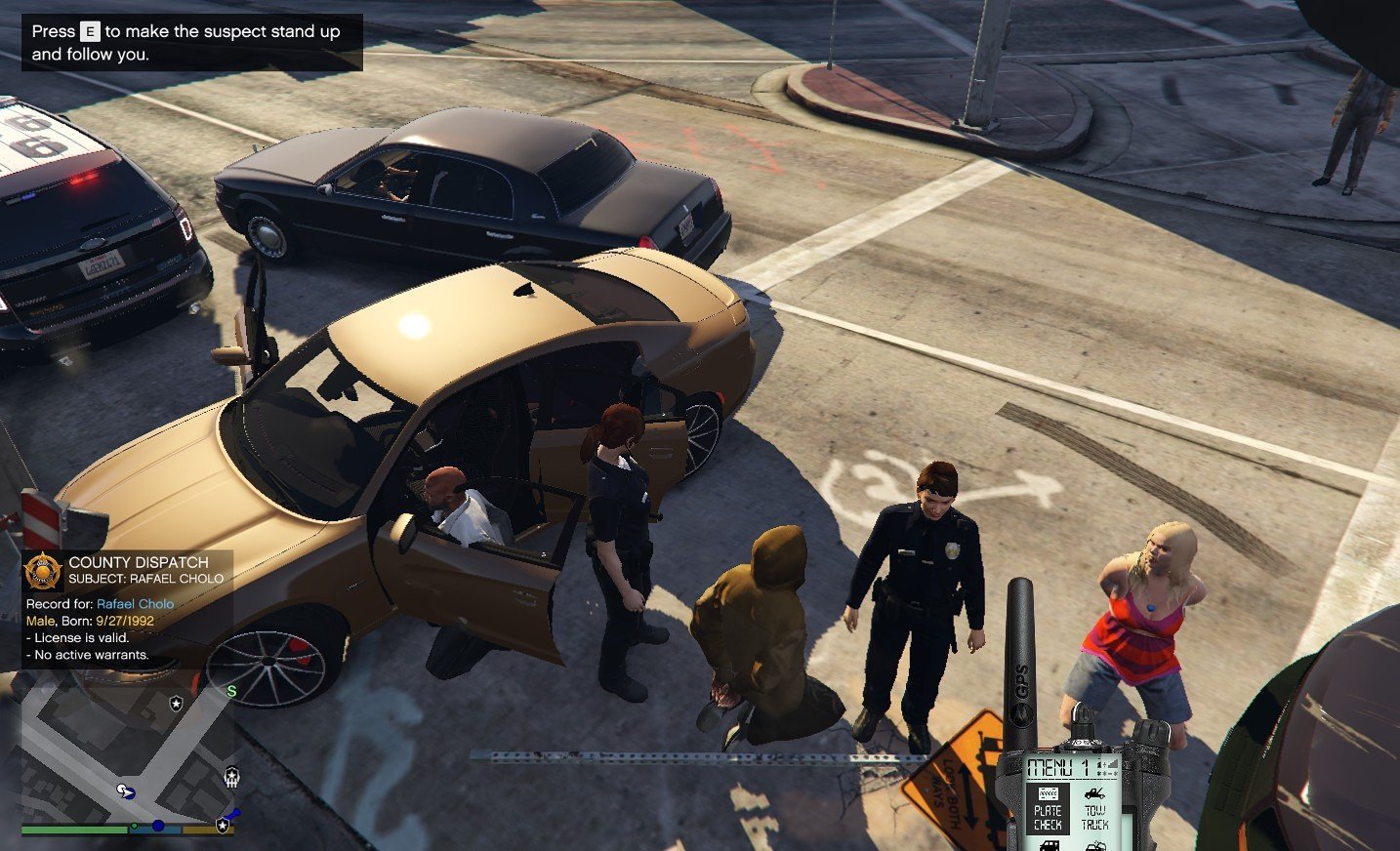Click the Rafael Cholo record name
Image resolution: width=1400 pixels, height=851 pixels.
point(135,604)
